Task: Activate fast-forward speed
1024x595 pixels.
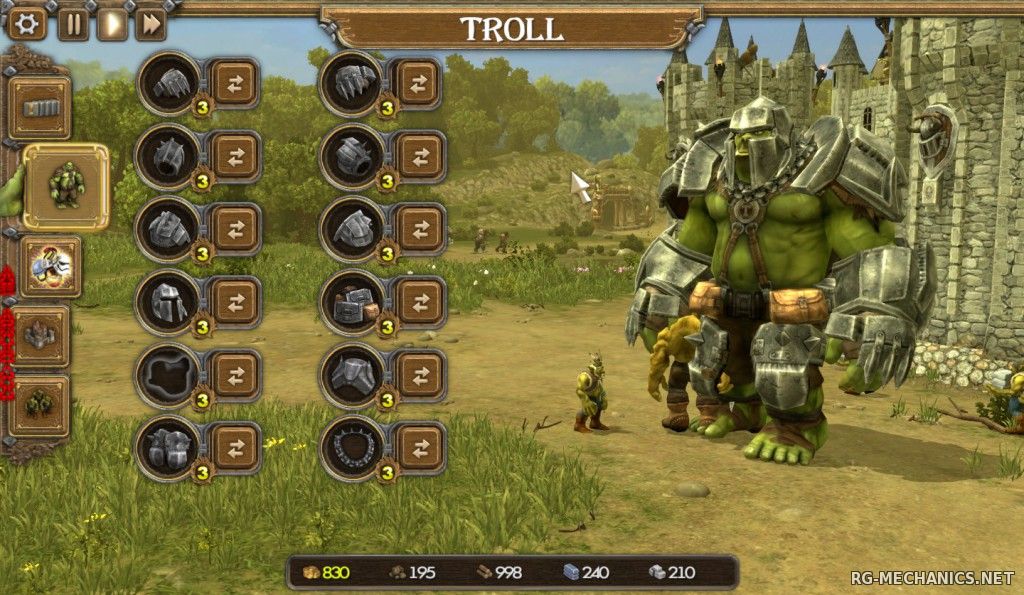Action: [x=151, y=23]
